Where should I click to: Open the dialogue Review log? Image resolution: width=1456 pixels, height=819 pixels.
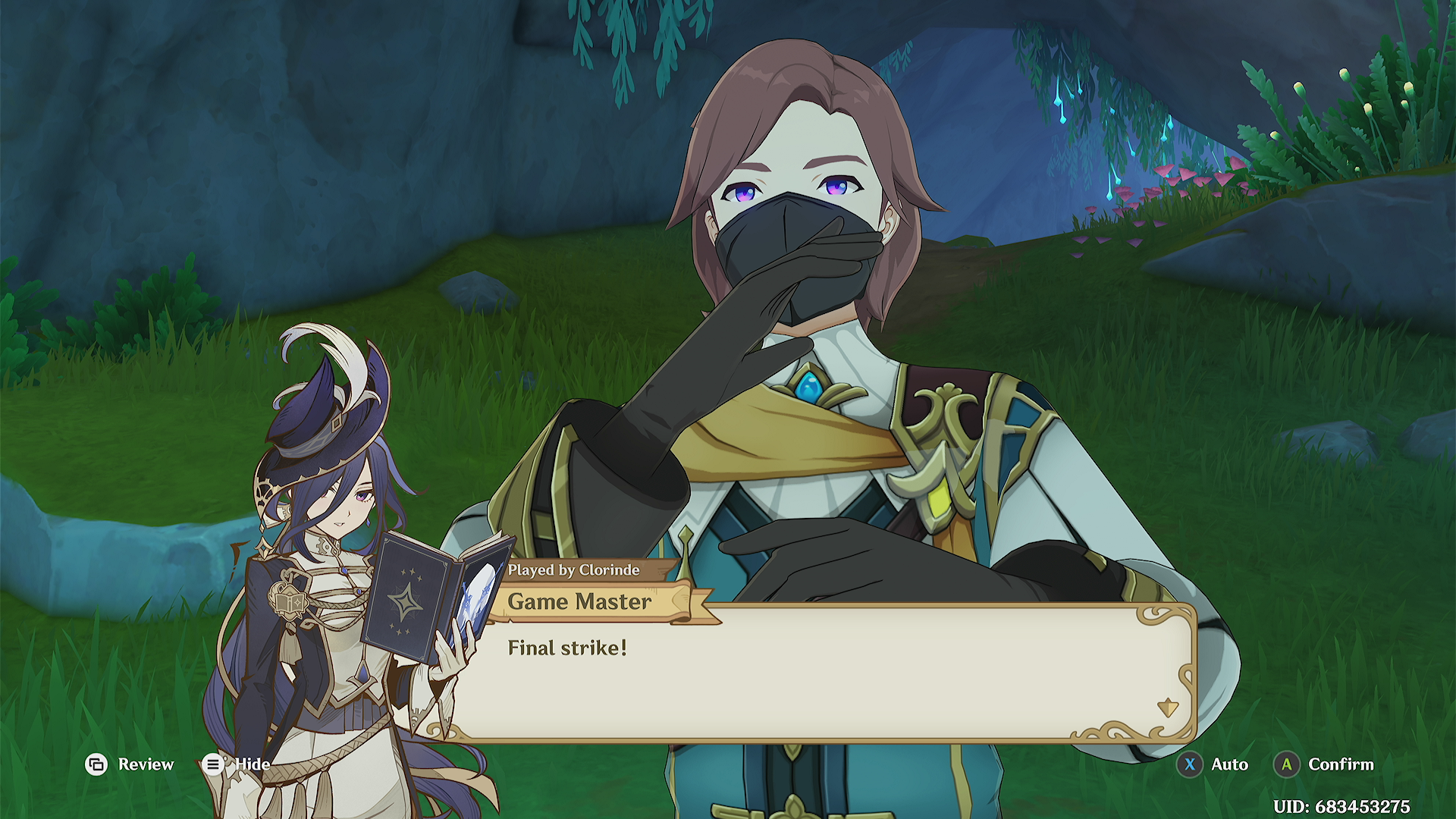click(130, 764)
